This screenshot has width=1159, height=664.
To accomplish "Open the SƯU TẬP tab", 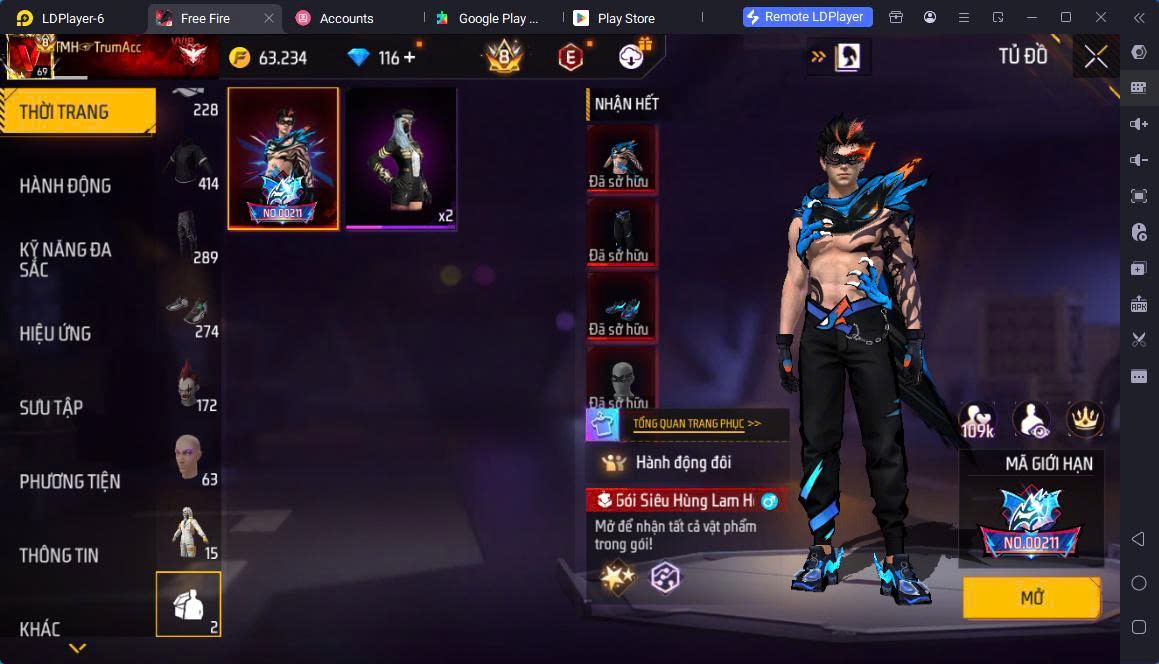I will click(x=51, y=407).
